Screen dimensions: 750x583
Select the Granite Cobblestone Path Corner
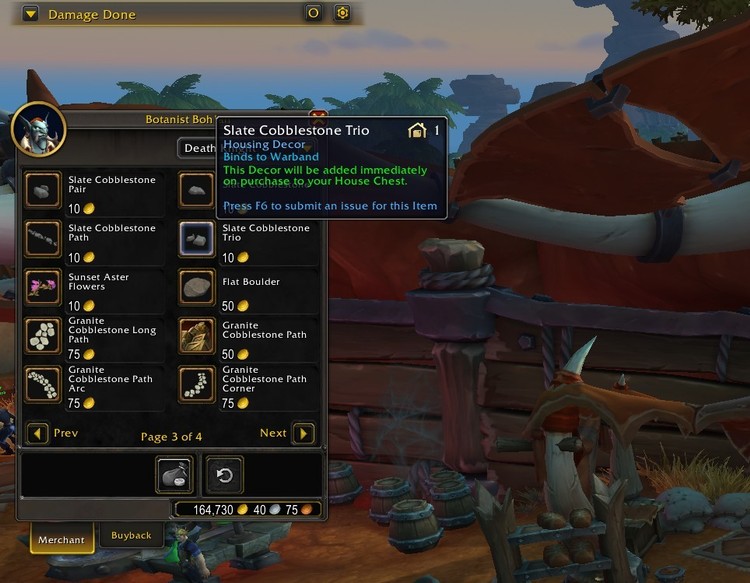point(197,385)
